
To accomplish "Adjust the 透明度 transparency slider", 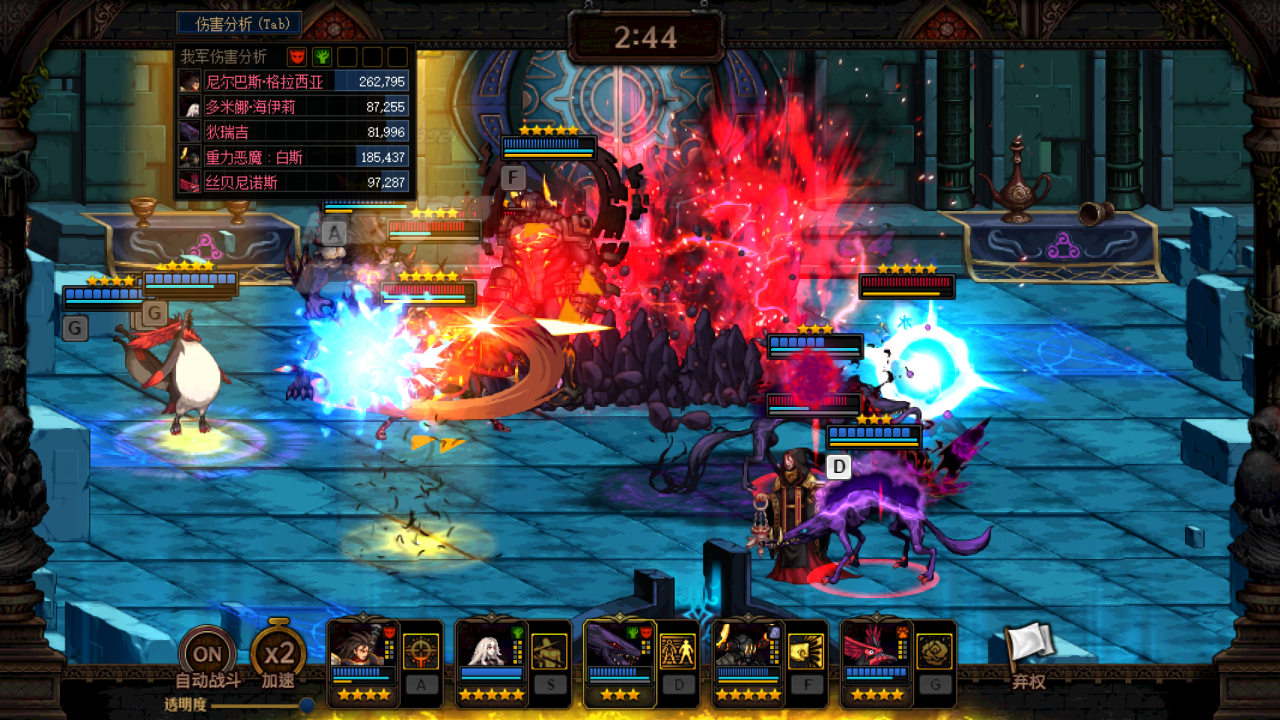I will pyautogui.click(x=306, y=704).
